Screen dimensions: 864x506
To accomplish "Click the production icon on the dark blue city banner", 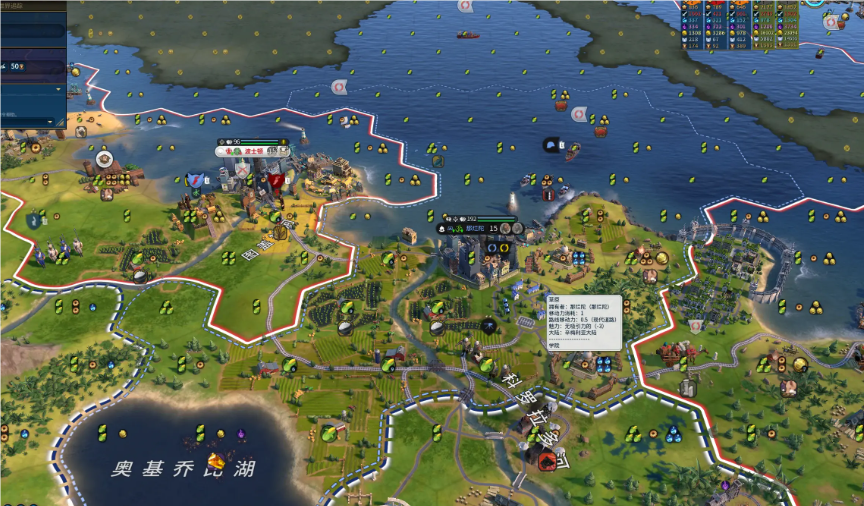I will (504, 229).
